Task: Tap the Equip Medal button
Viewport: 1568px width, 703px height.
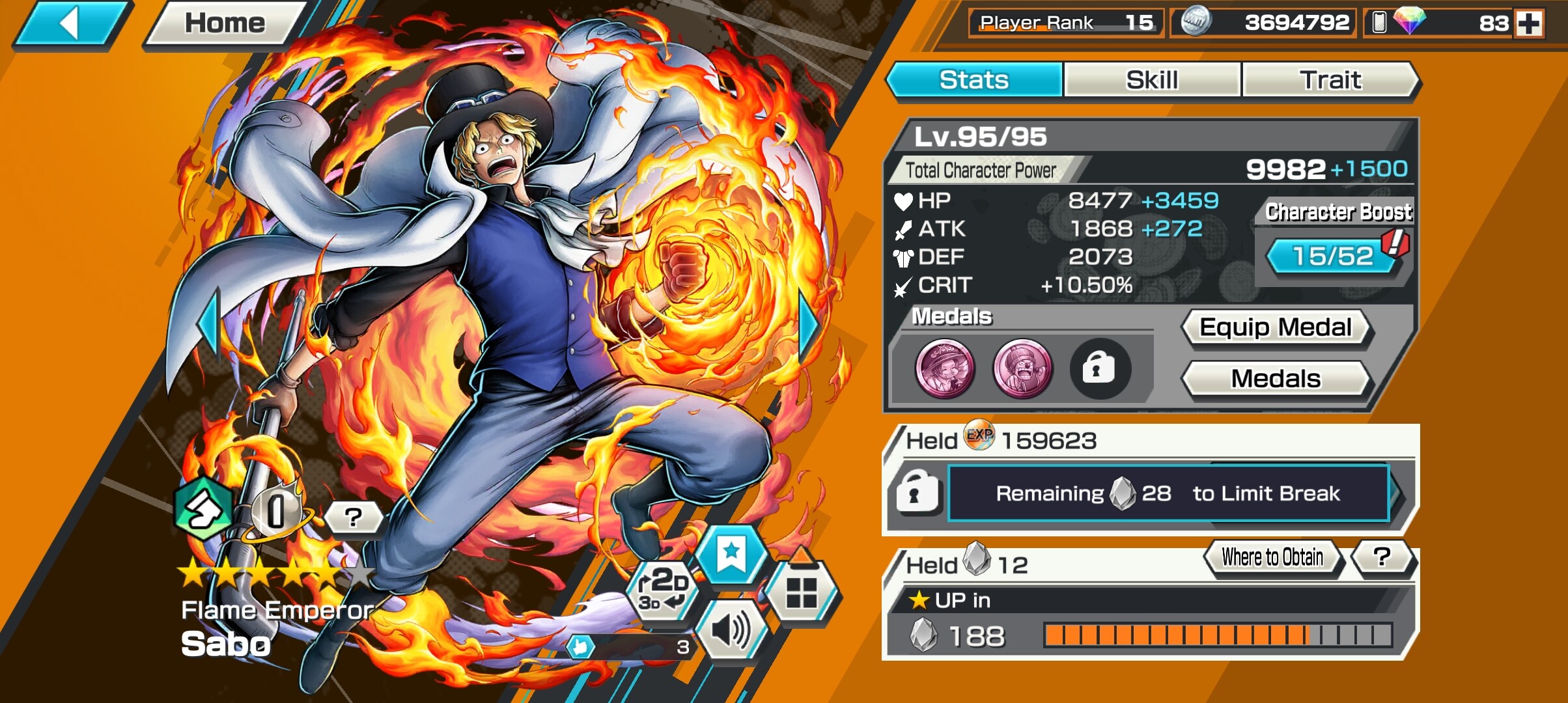Action: coord(1276,327)
